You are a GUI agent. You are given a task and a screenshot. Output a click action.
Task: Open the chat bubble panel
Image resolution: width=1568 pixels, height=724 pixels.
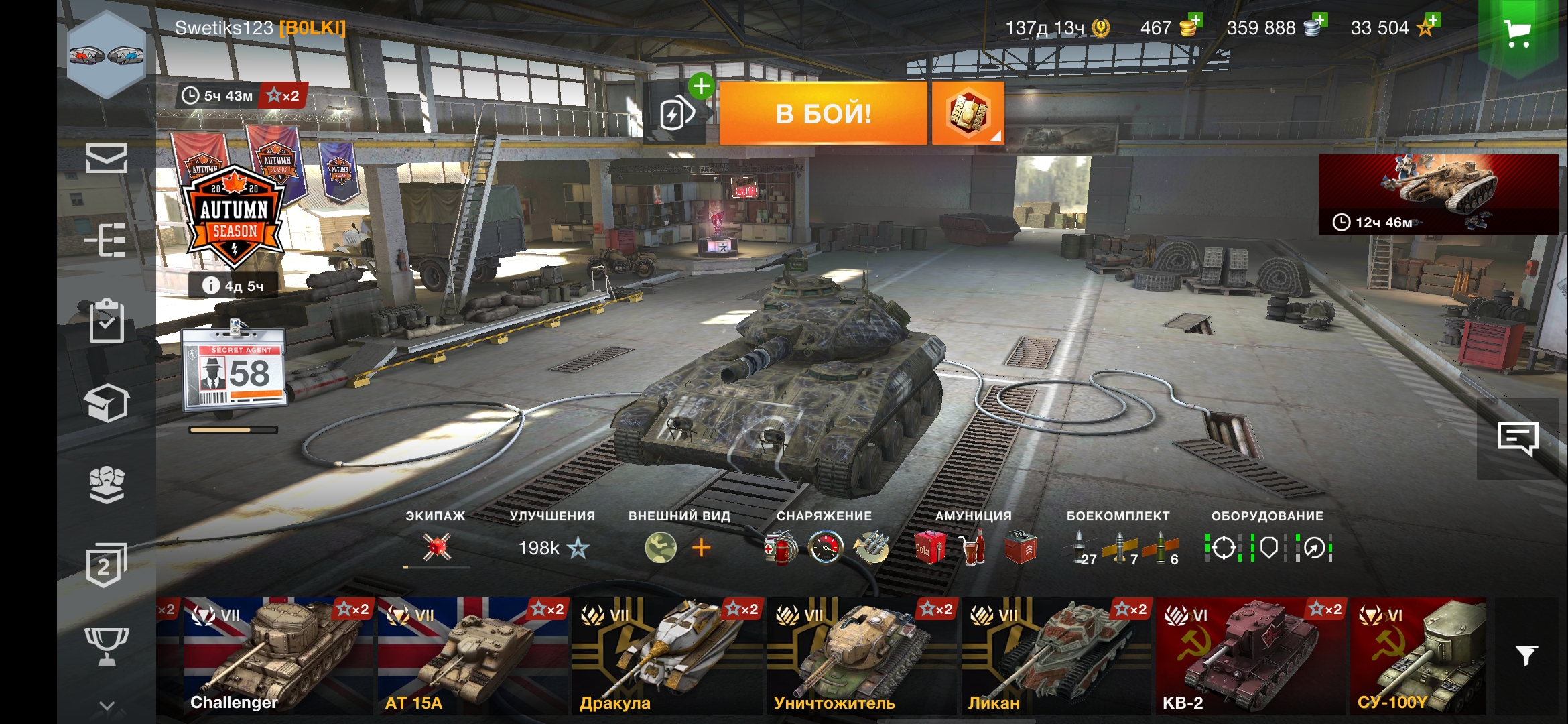(1517, 439)
